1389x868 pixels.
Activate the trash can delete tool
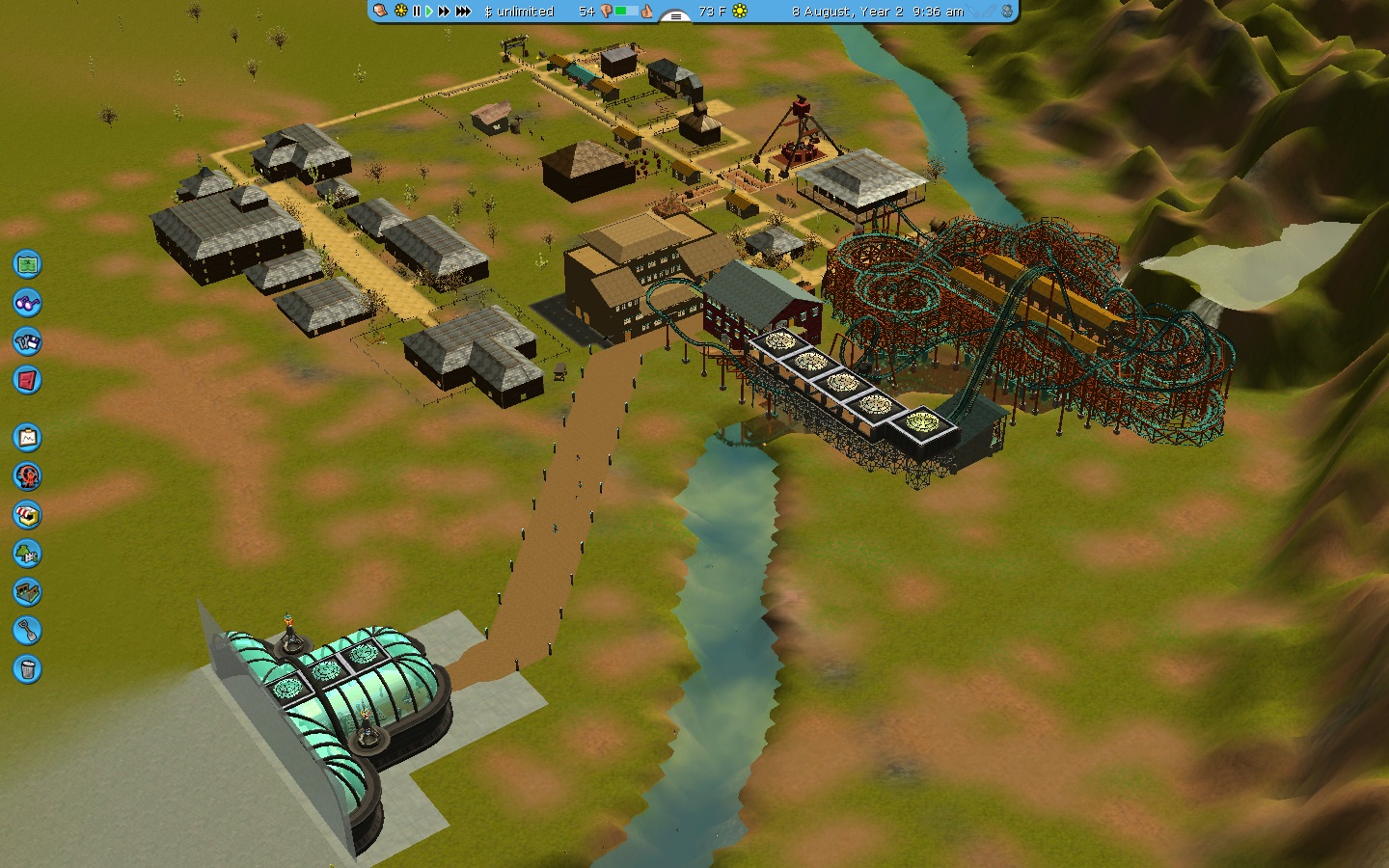click(x=27, y=669)
